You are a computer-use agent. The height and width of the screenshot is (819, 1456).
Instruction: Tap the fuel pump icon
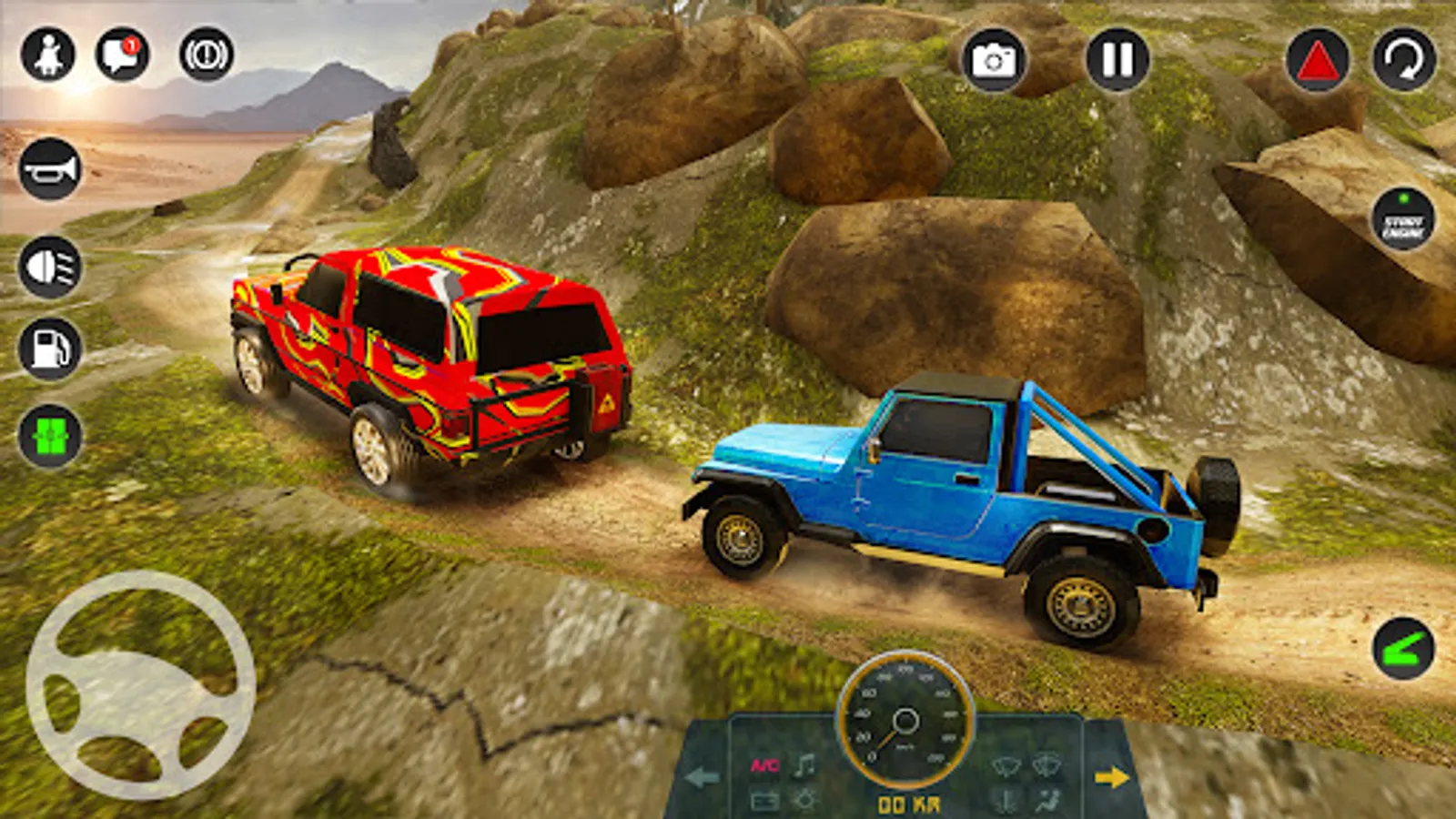pyautogui.click(x=50, y=349)
